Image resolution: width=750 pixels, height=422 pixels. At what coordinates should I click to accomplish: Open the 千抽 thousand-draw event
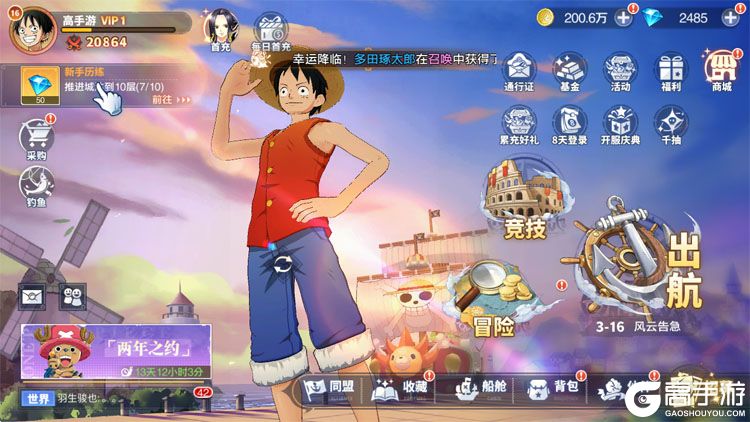pyautogui.click(x=671, y=124)
